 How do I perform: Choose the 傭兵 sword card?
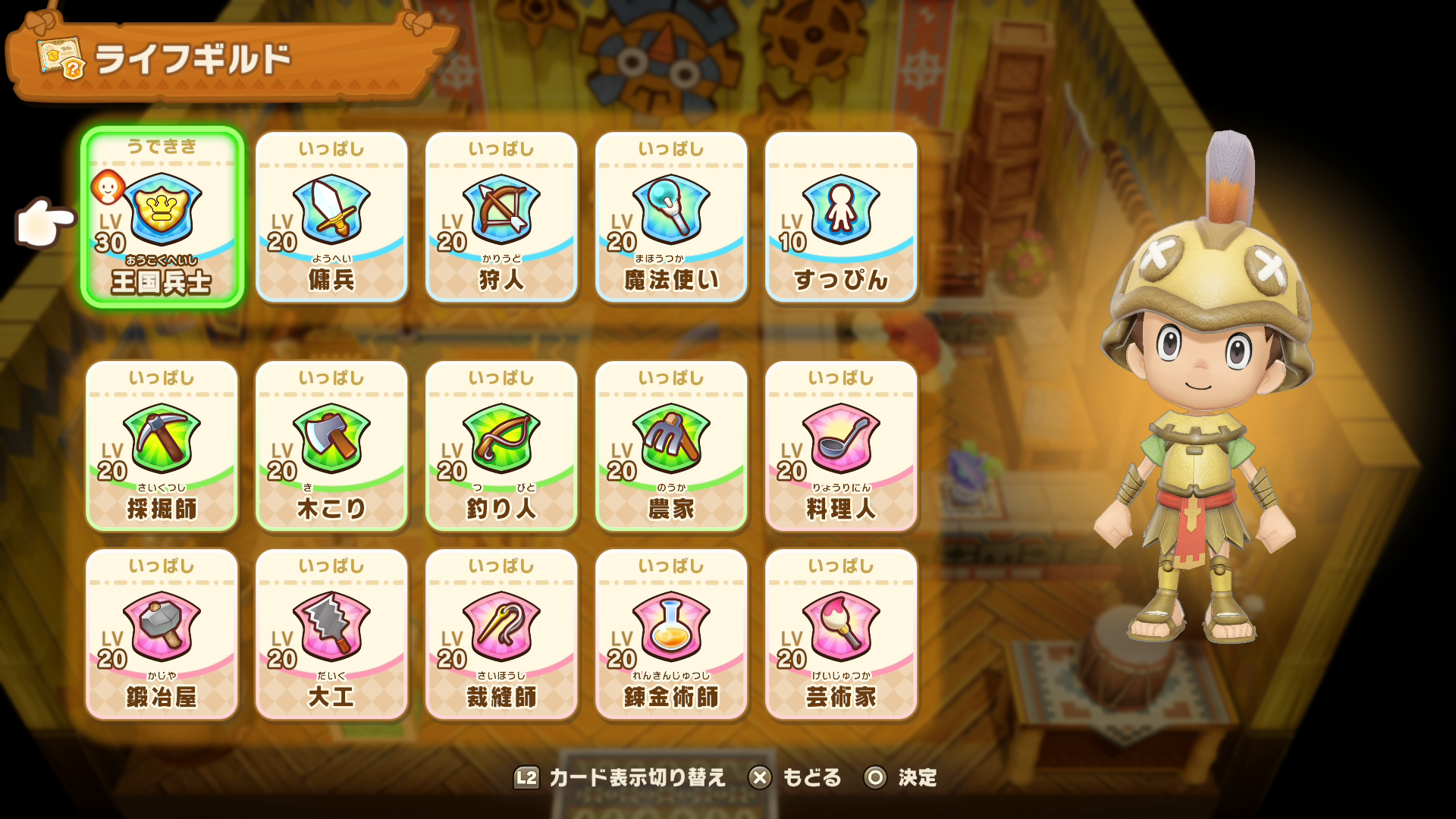coord(331,217)
